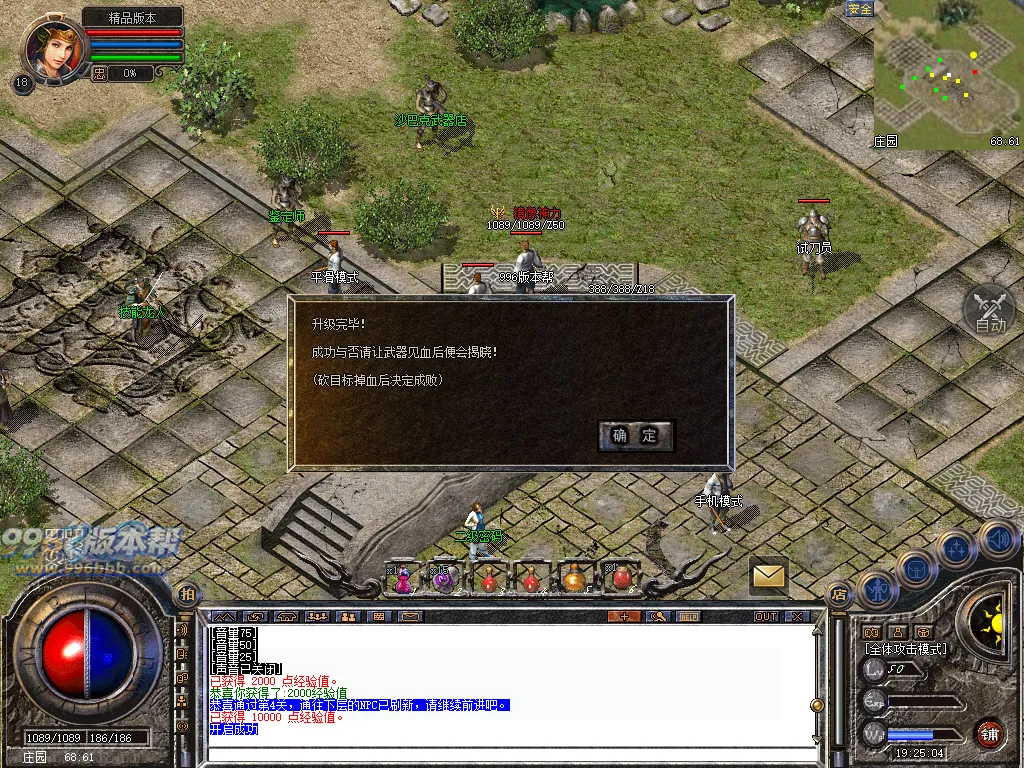The width and height of the screenshot is (1024, 768).
Task: Use the purple potion in hotbar
Action: coord(445,578)
